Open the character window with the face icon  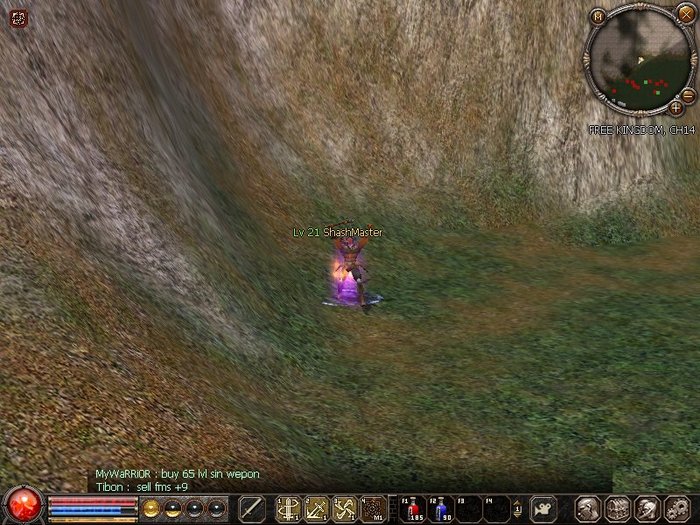pos(589,508)
